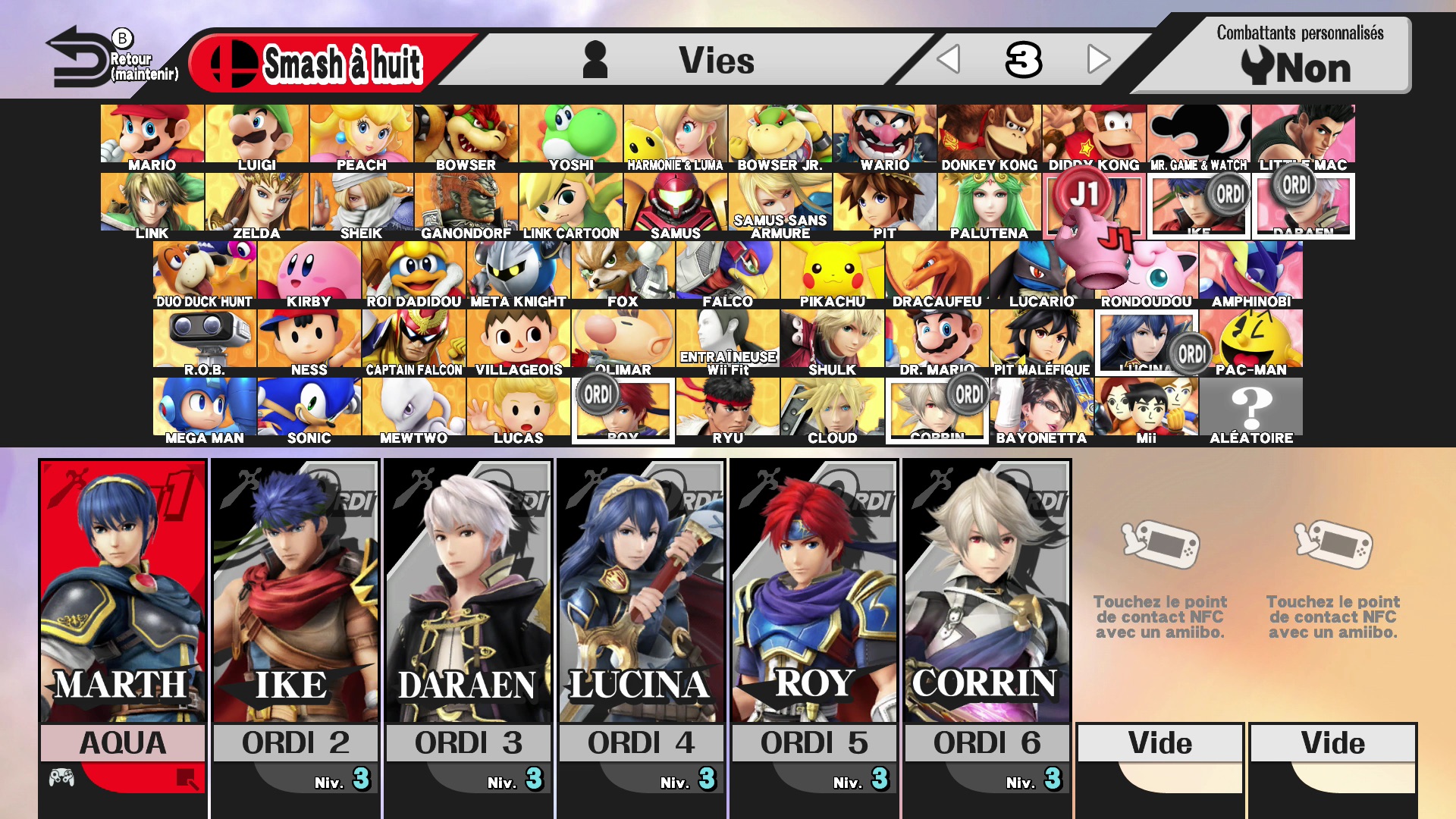Choose Bayonetta from the roster

(x=1041, y=409)
